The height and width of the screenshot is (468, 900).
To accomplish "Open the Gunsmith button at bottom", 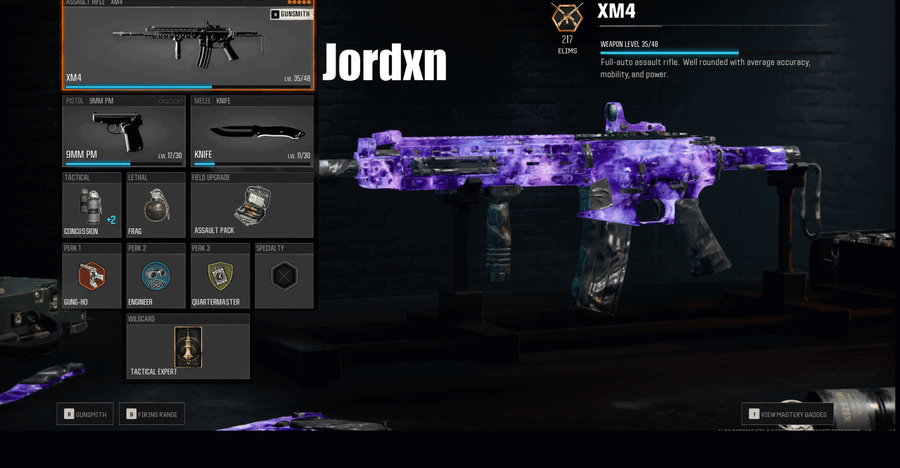I will (x=84, y=414).
